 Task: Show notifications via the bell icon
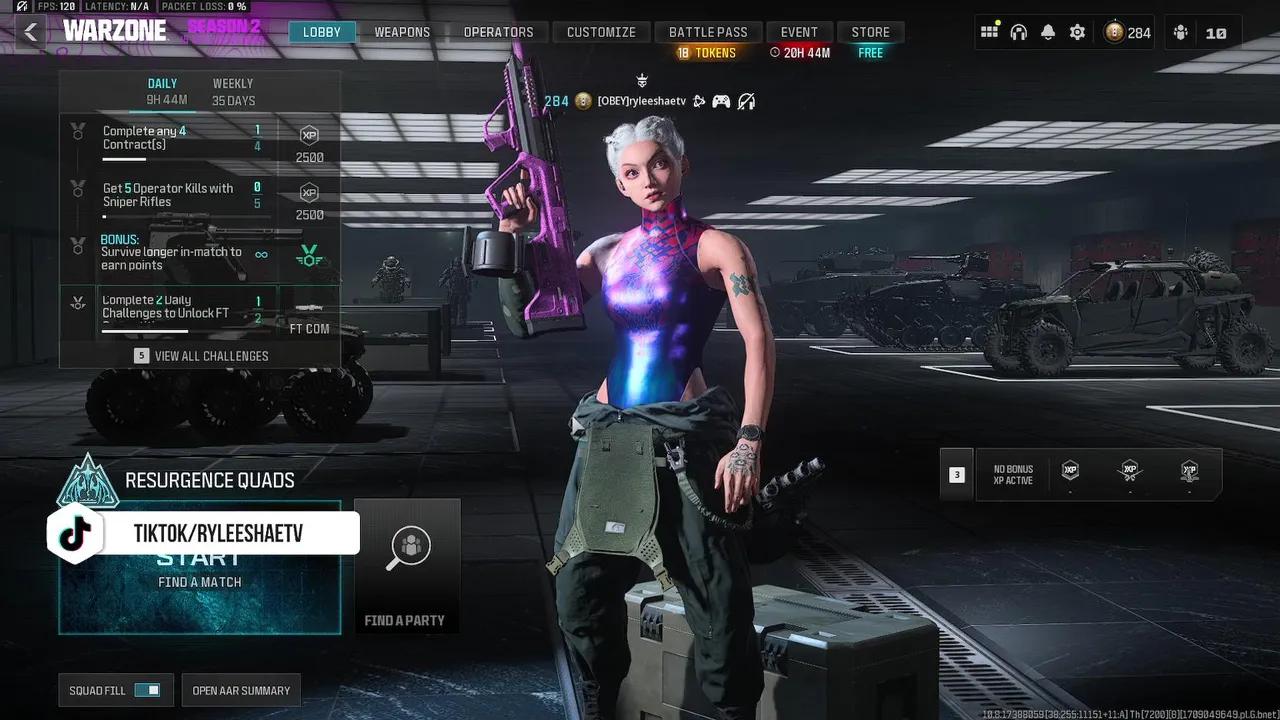pyautogui.click(x=1047, y=32)
